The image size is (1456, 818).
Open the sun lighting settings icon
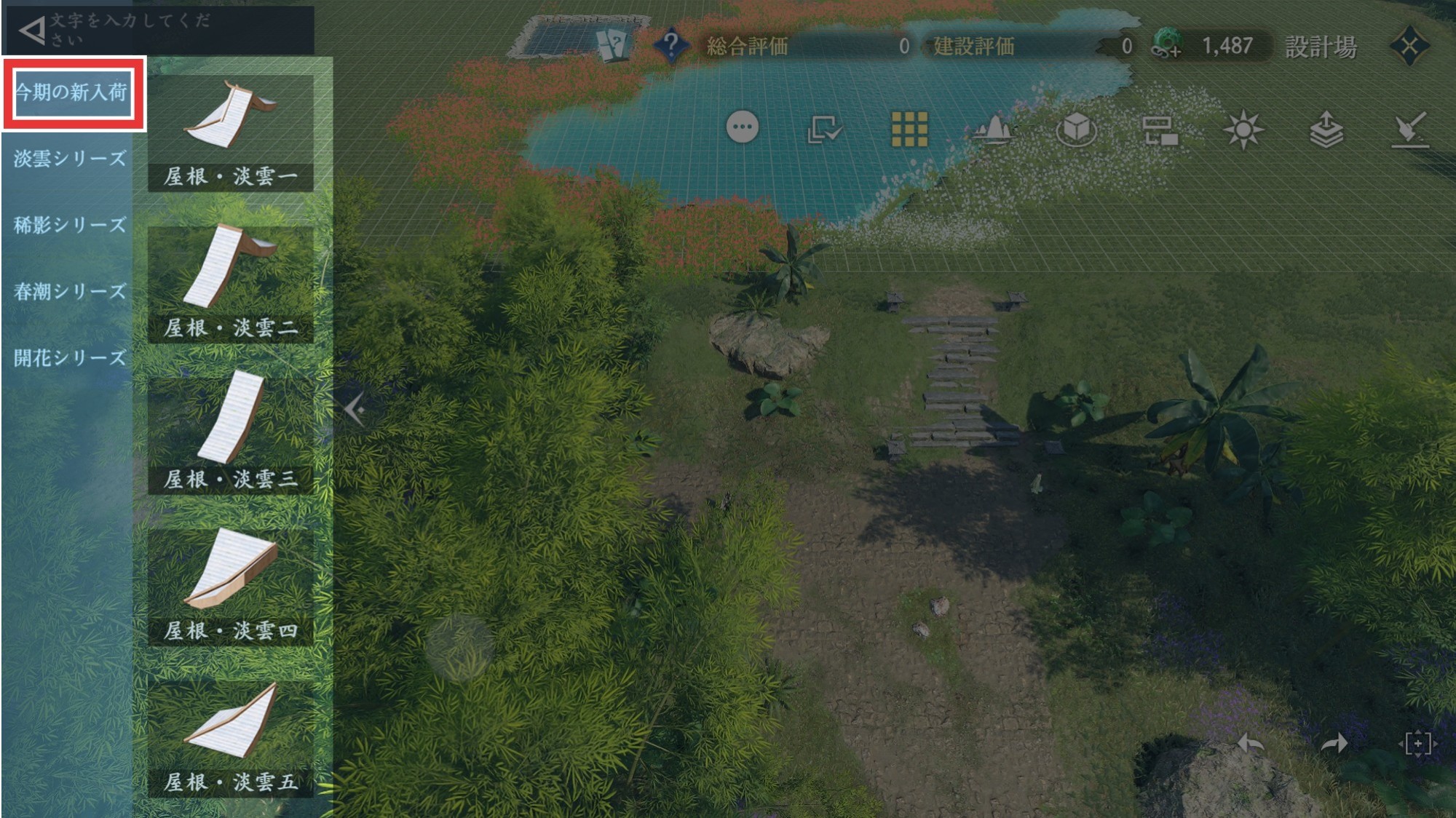(1243, 130)
